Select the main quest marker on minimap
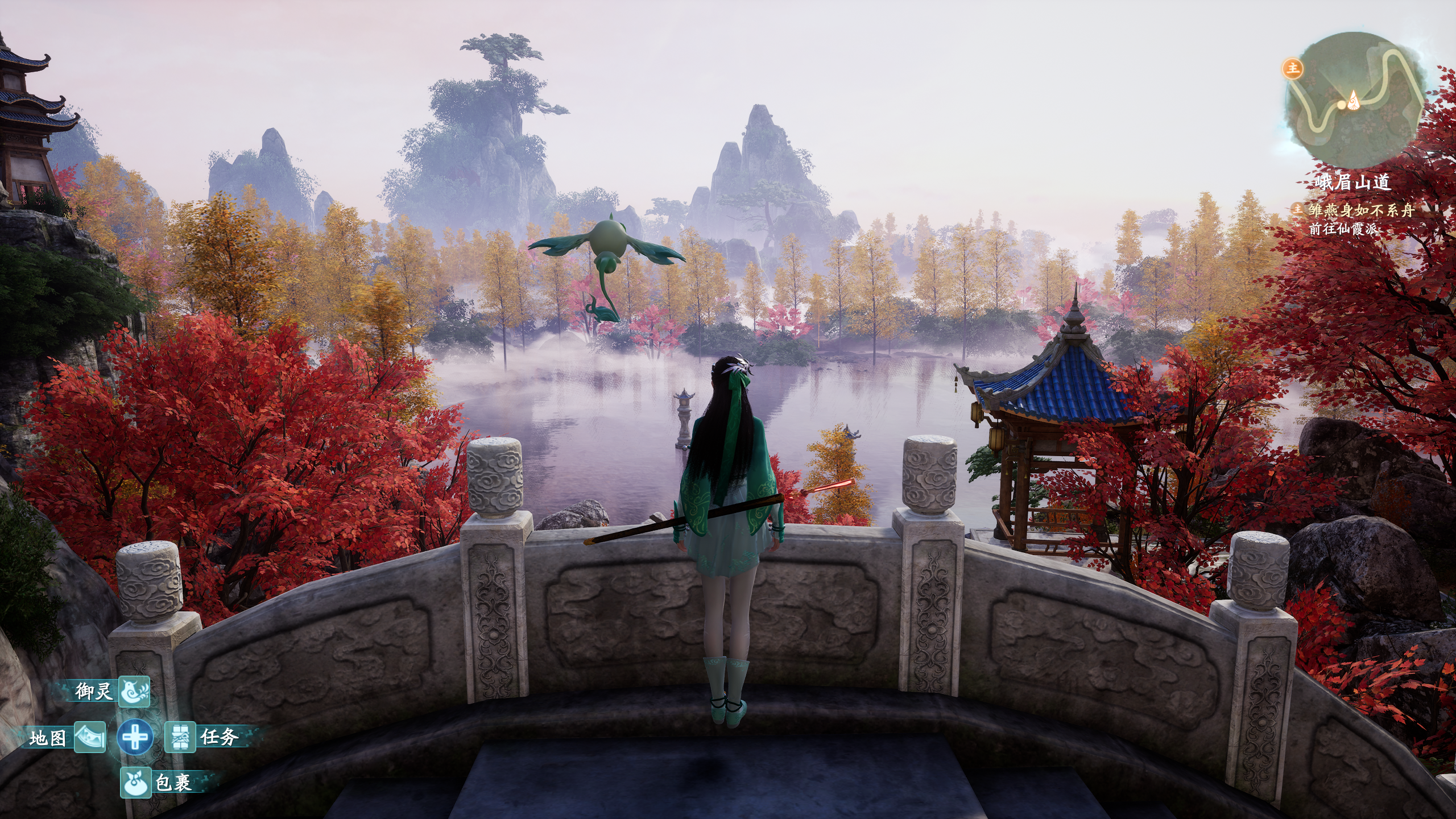 pyautogui.click(x=1293, y=69)
